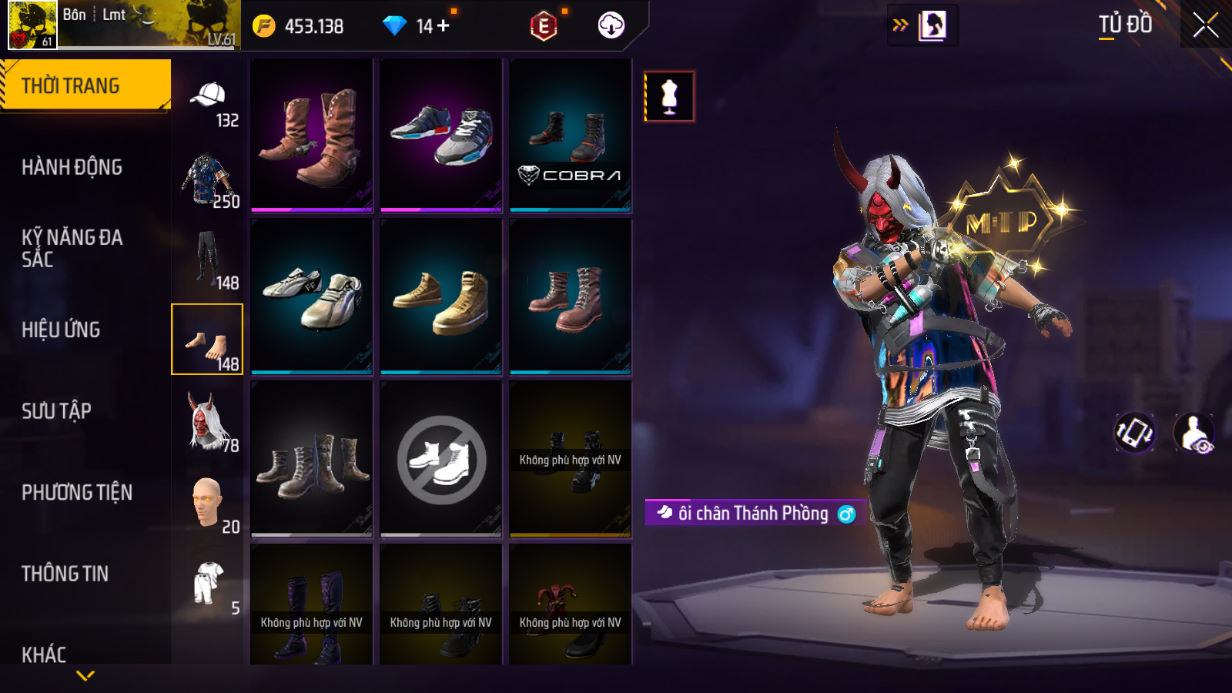Screen dimensions: 1232x693
Task: Open the KỸ NĂNG ĐA SẮC section
Action: 72,248
